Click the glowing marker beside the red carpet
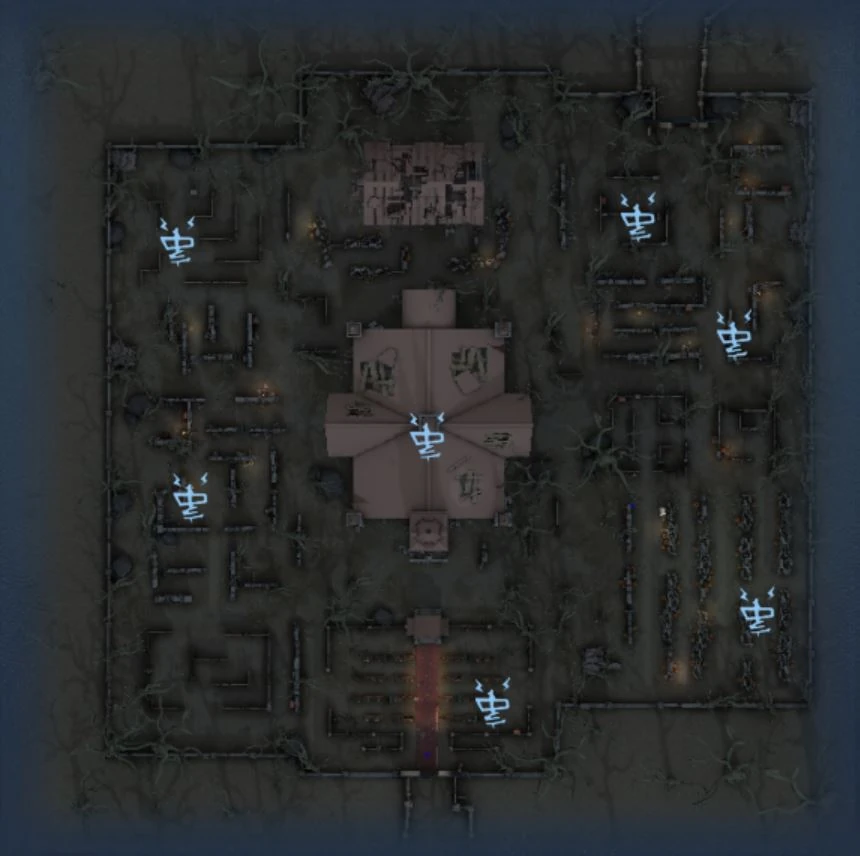This screenshot has height=856, width=860. 493,703
